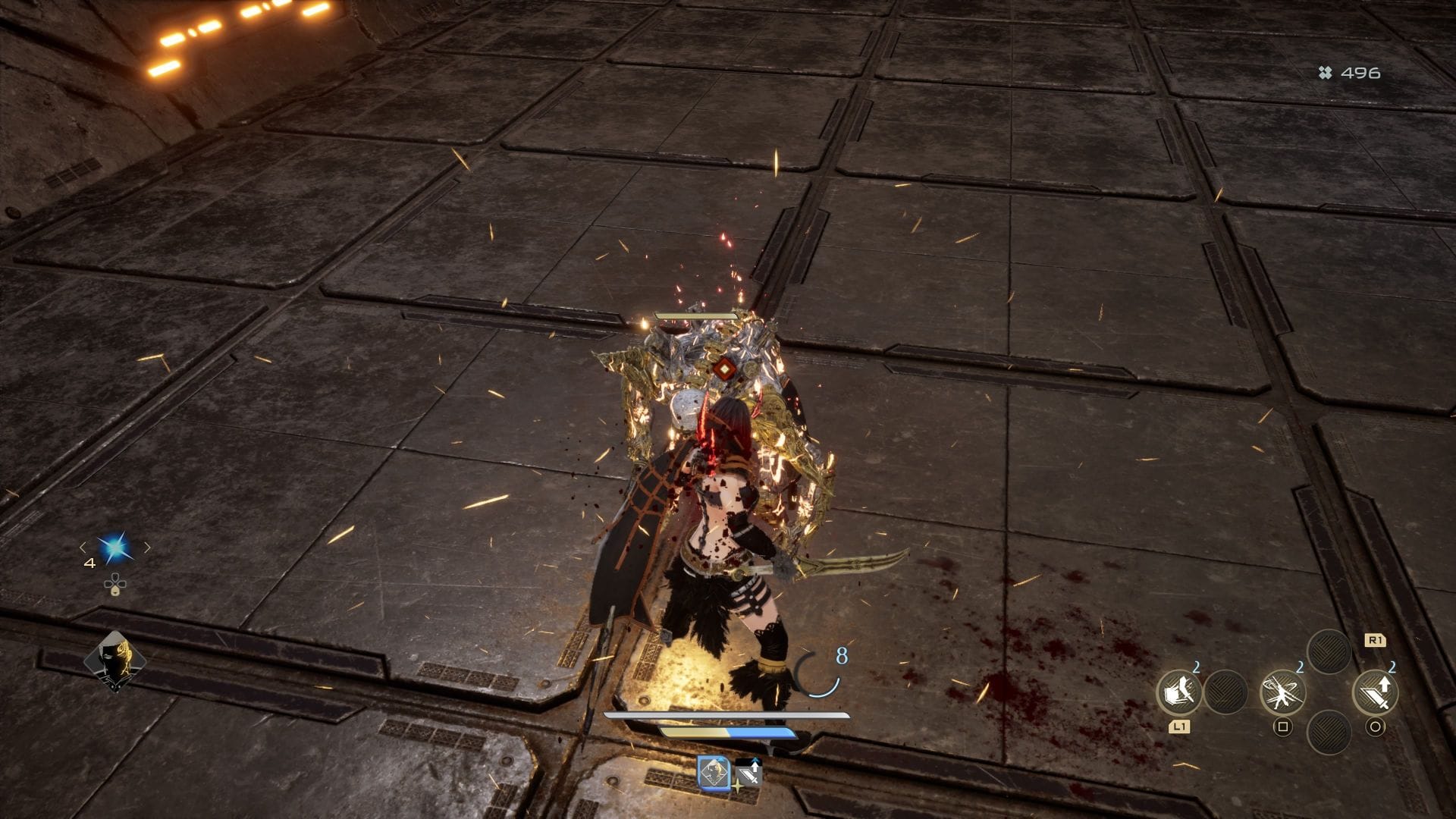Inspect the blue-framed portrait buff icon
The width and height of the screenshot is (1456, 819).
(x=714, y=773)
